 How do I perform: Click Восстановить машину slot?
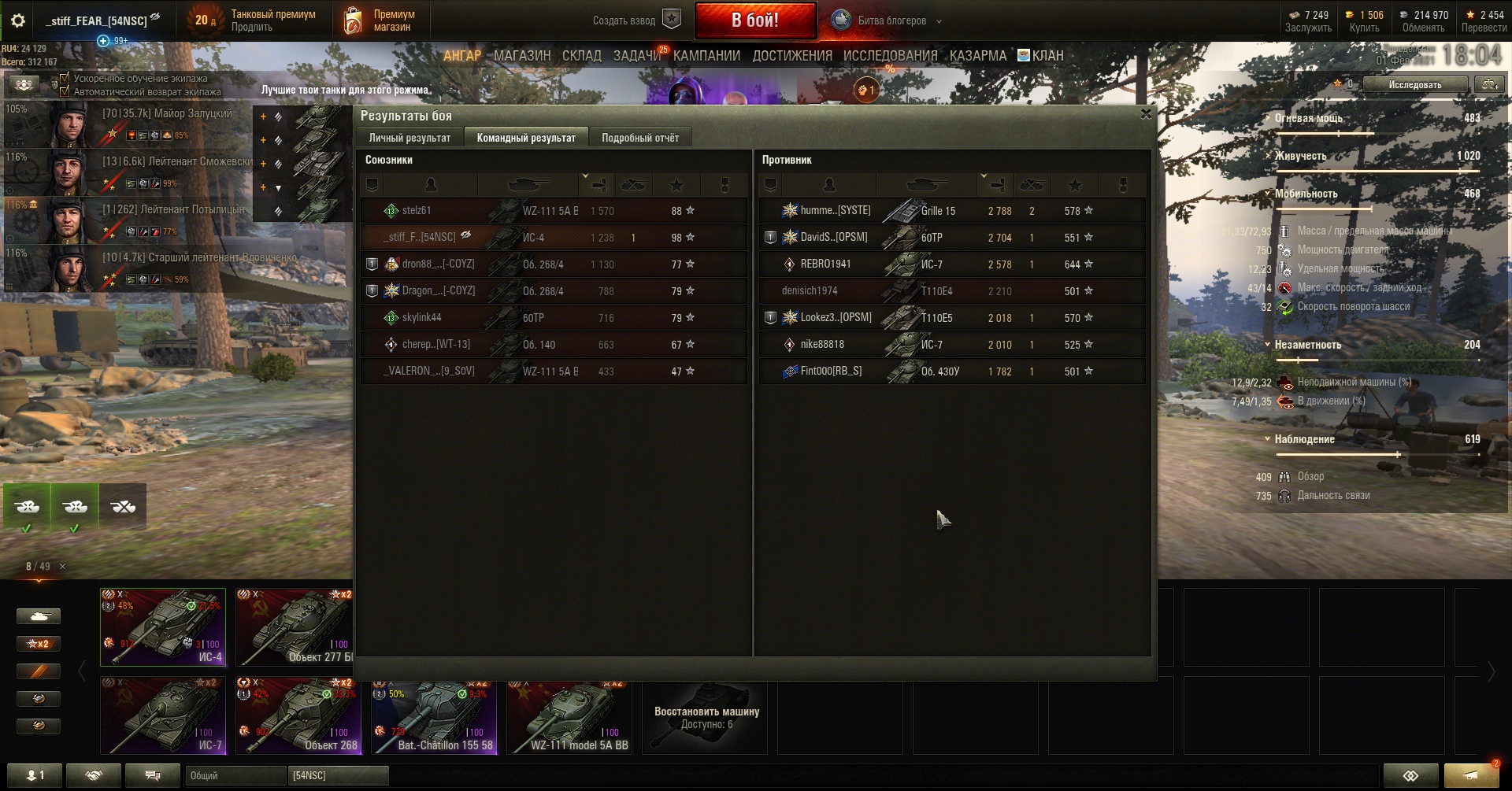point(706,717)
